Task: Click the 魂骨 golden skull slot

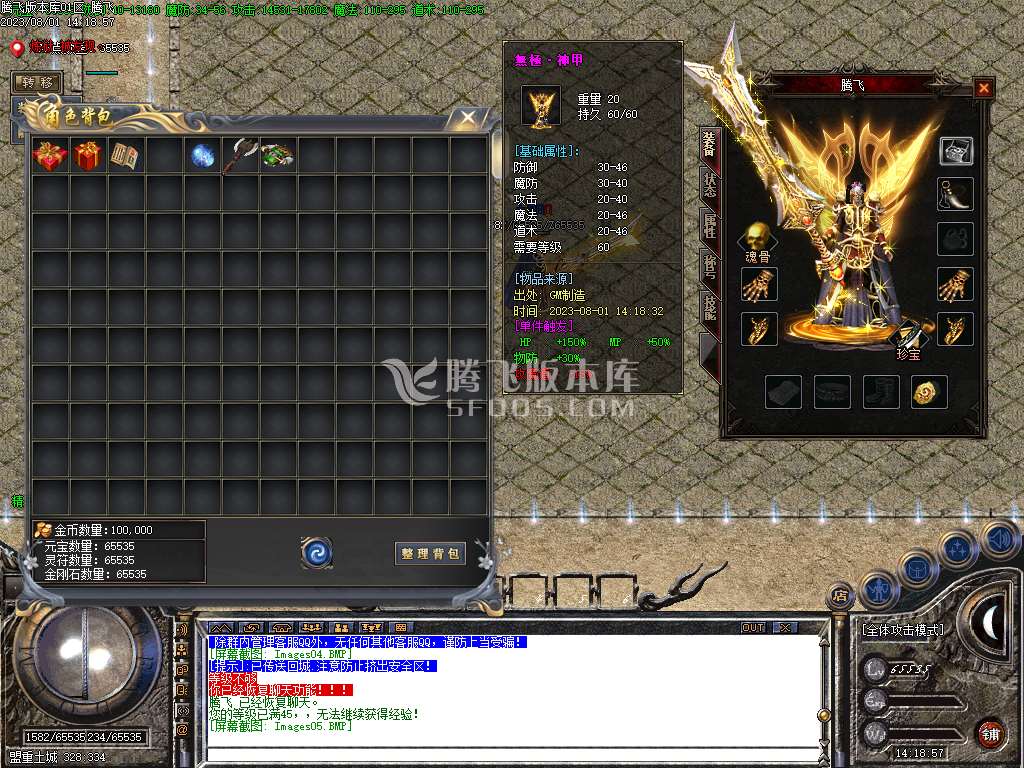Action: (x=757, y=239)
